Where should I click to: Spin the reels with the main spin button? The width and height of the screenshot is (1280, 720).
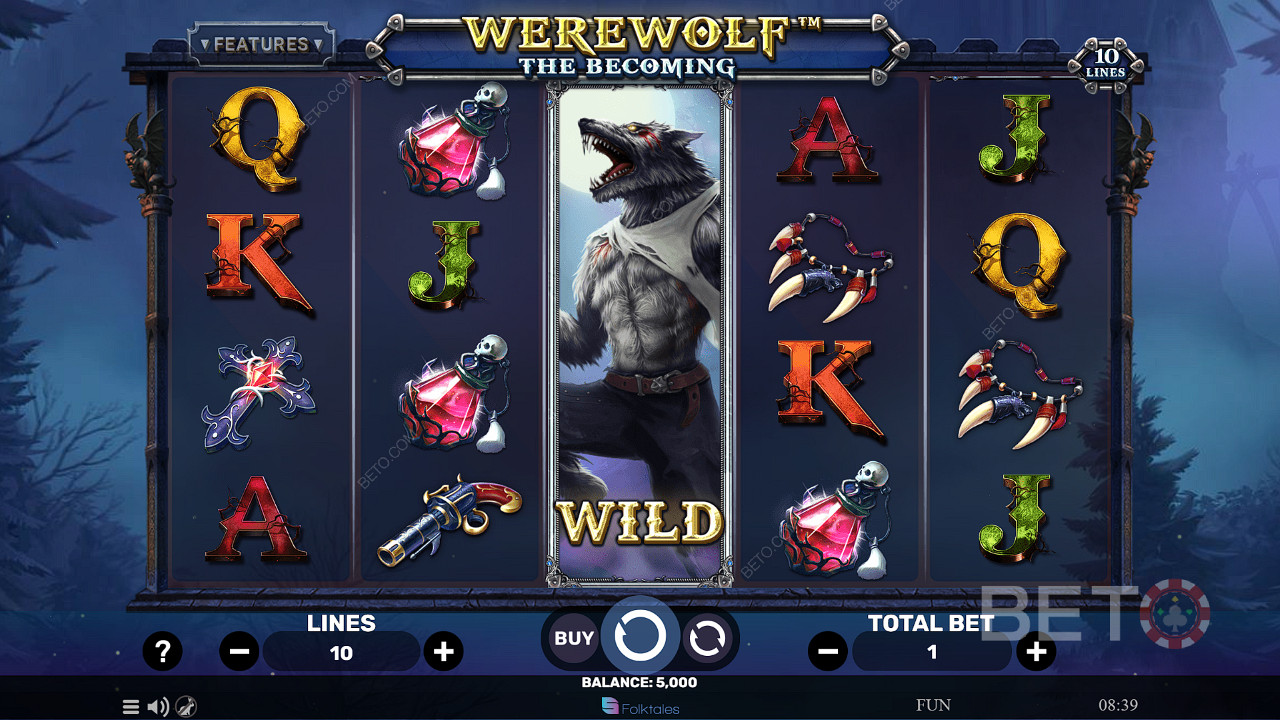coord(640,635)
